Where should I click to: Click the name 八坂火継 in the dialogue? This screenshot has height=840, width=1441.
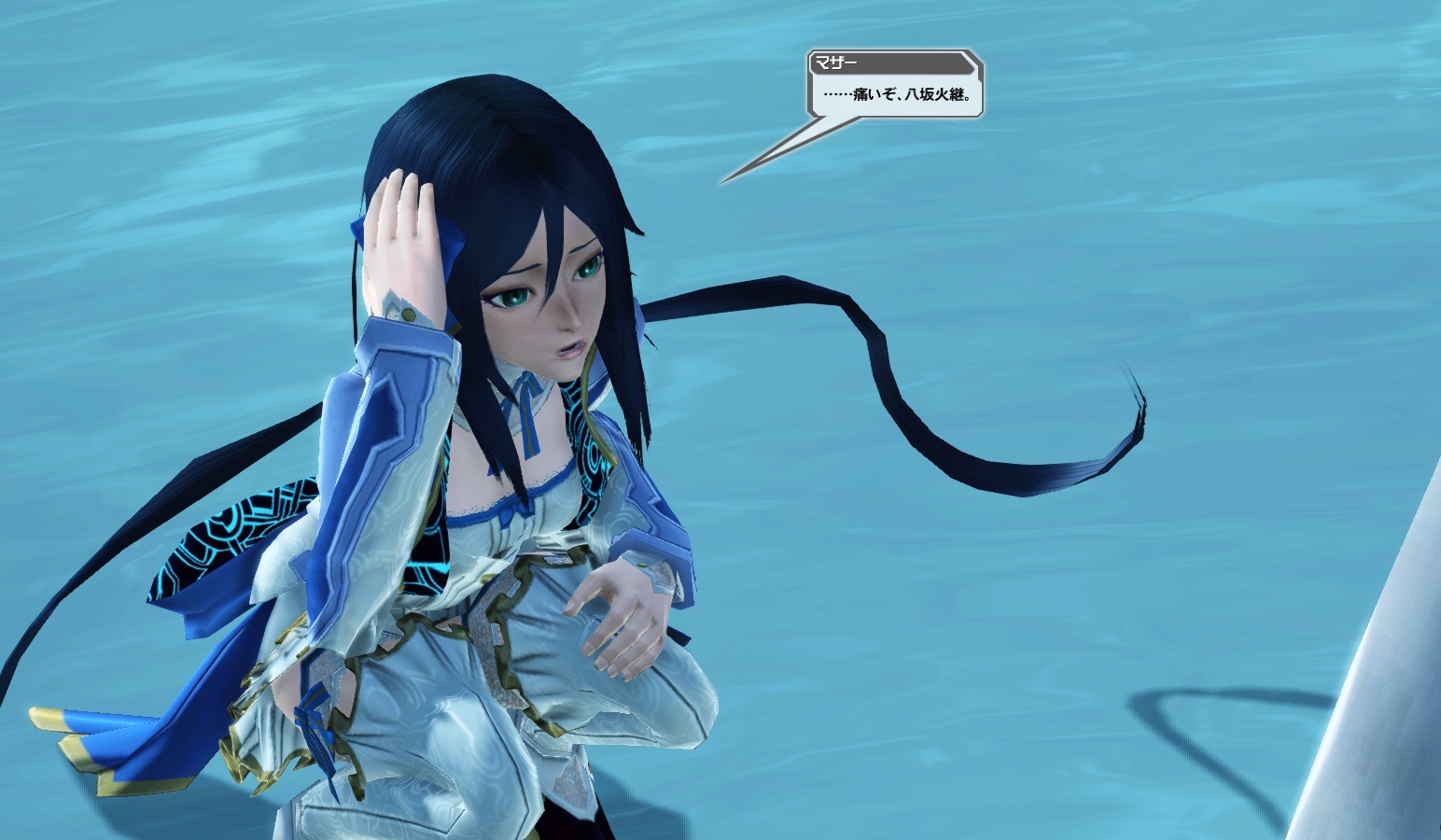pos(933,93)
